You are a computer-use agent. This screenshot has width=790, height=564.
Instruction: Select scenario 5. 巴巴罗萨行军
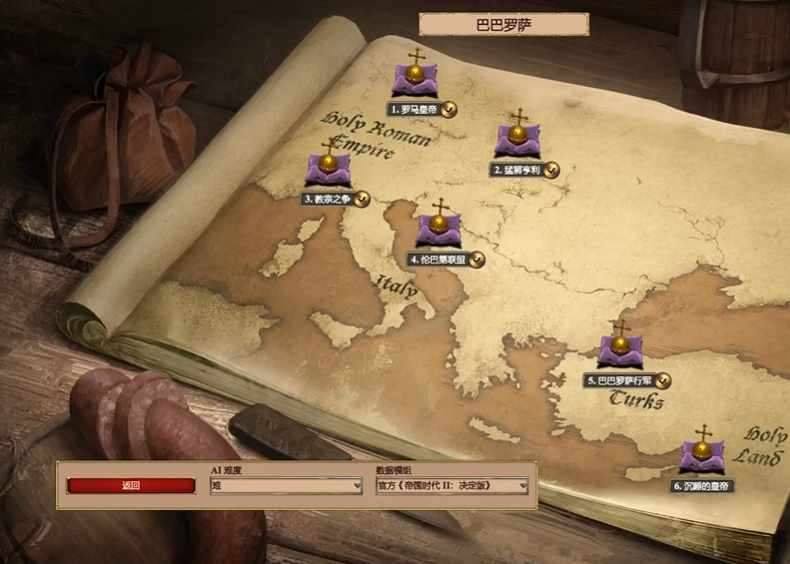click(621, 351)
